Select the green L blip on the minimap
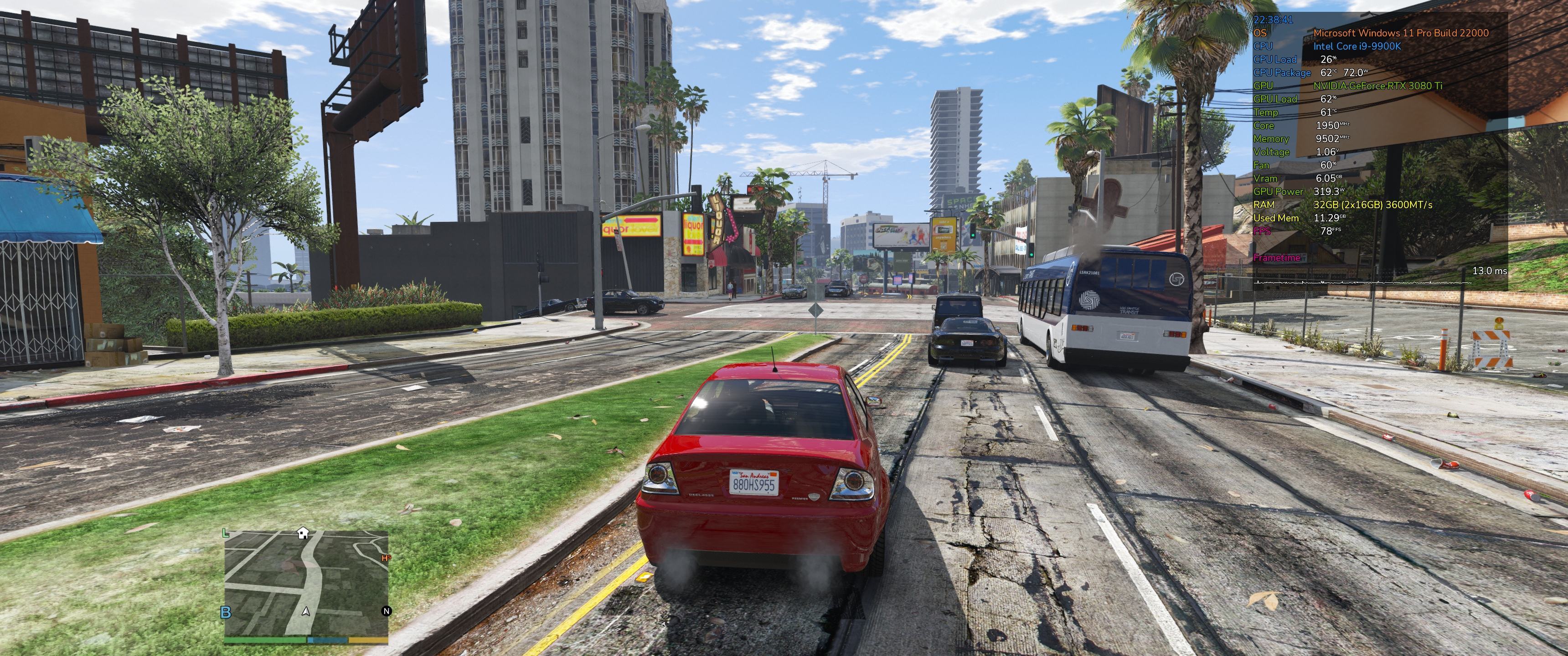The height and width of the screenshot is (656, 1568). pyautogui.click(x=226, y=534)
